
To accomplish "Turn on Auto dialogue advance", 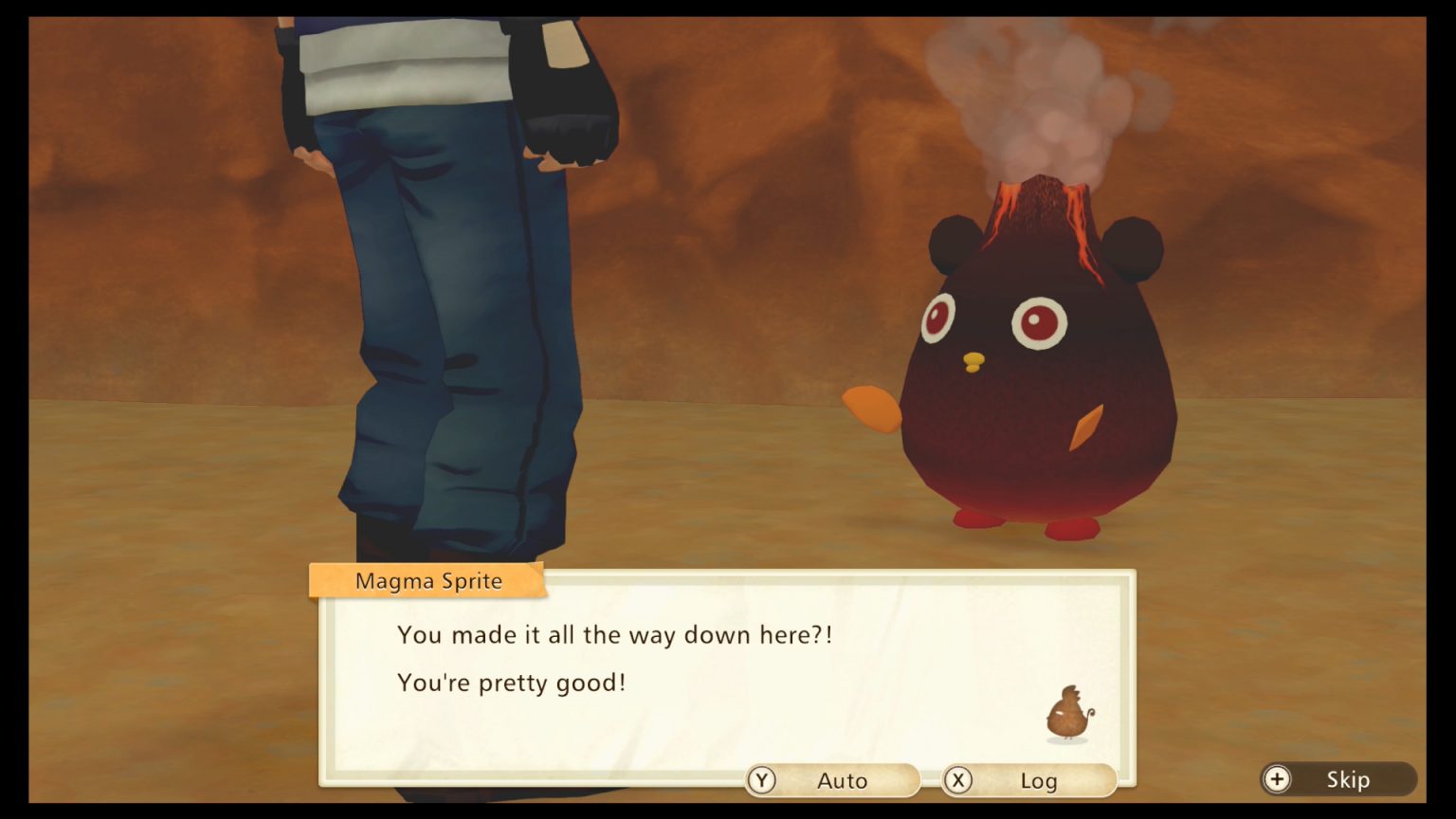I will pos(831,780).
